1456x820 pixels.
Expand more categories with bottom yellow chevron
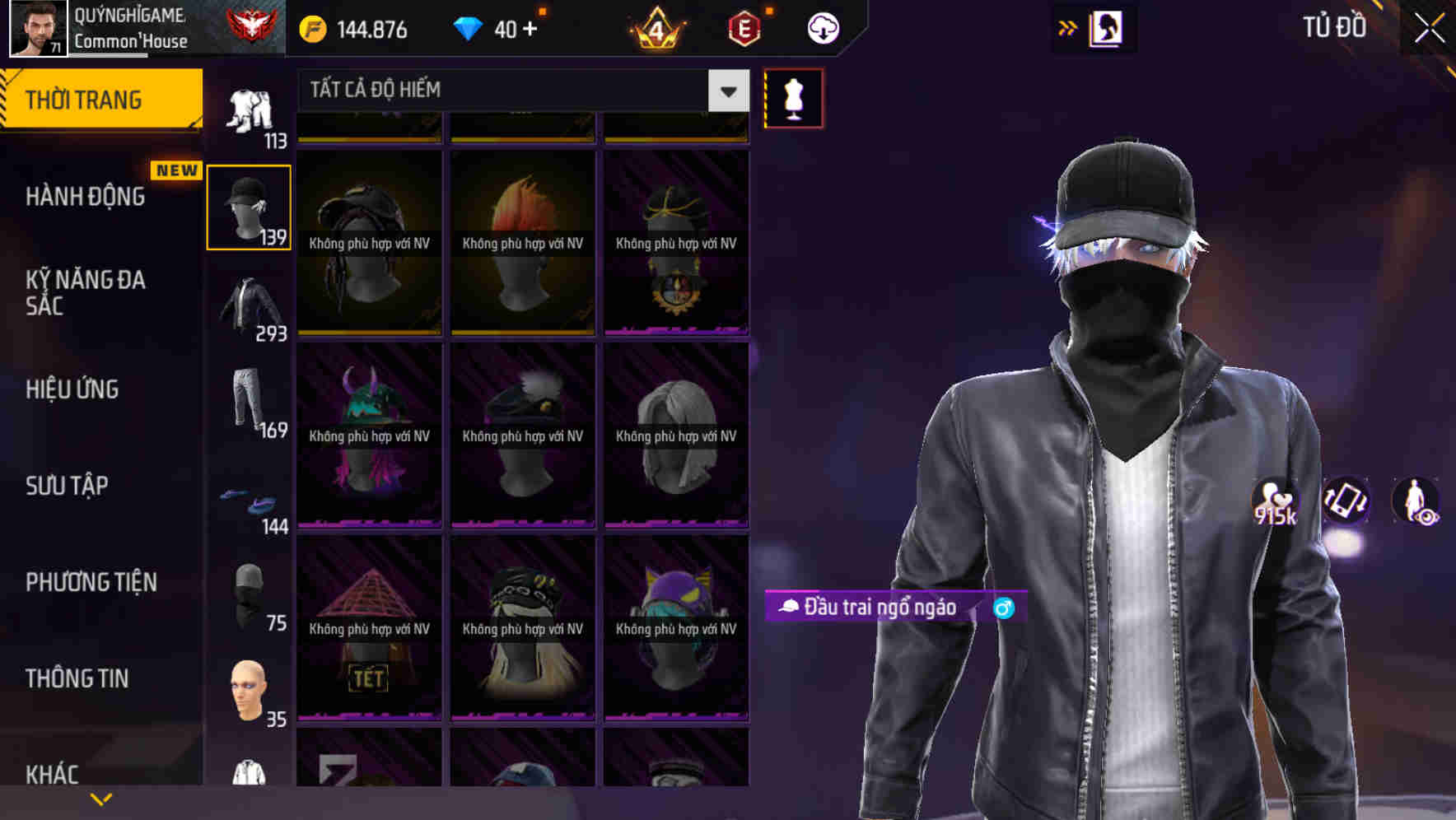point(101,799)
